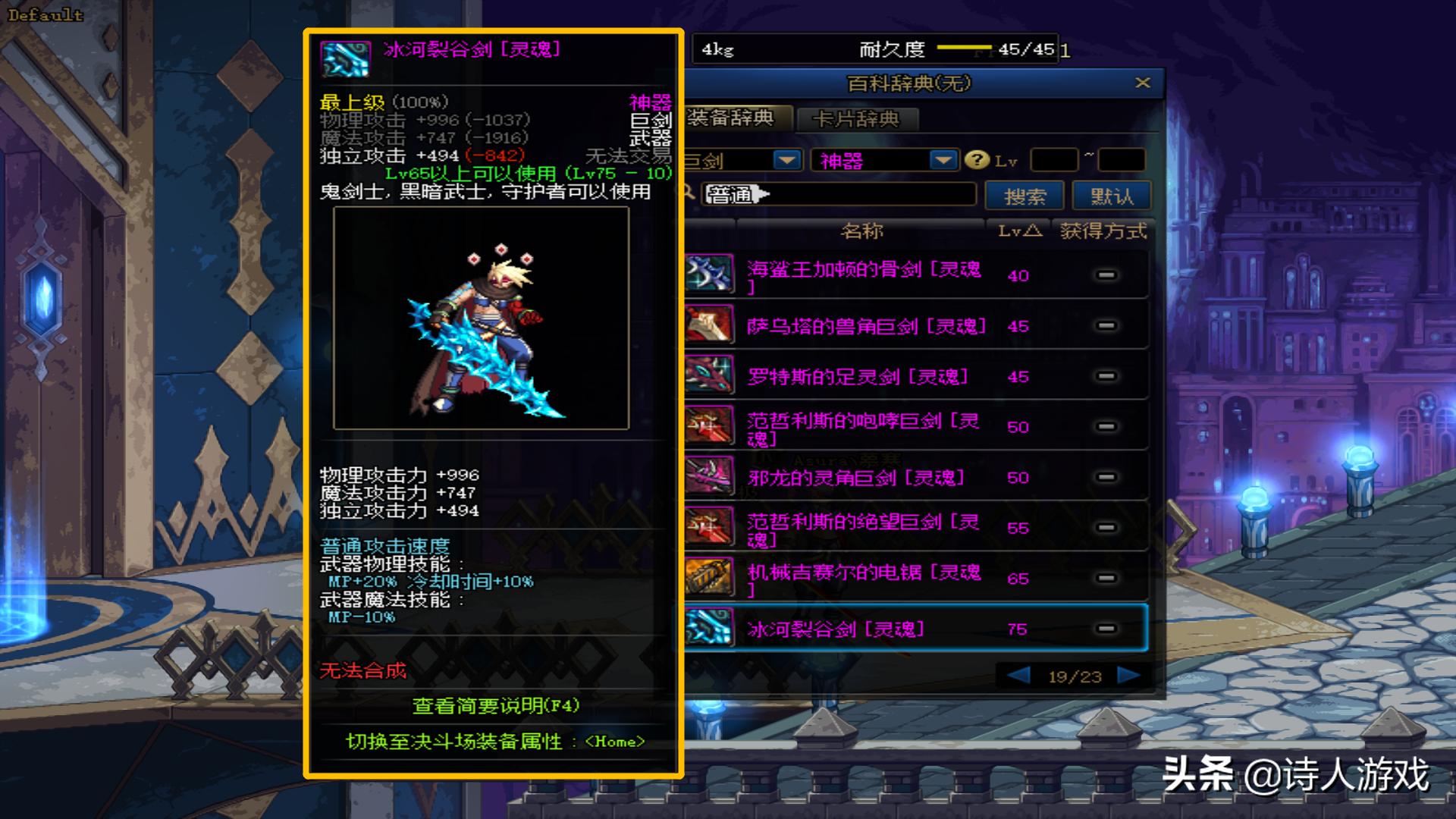This screenshot has height=819, width=1456.
Task: Sort the list by Lv column
Action: (x=1018, y=231)
